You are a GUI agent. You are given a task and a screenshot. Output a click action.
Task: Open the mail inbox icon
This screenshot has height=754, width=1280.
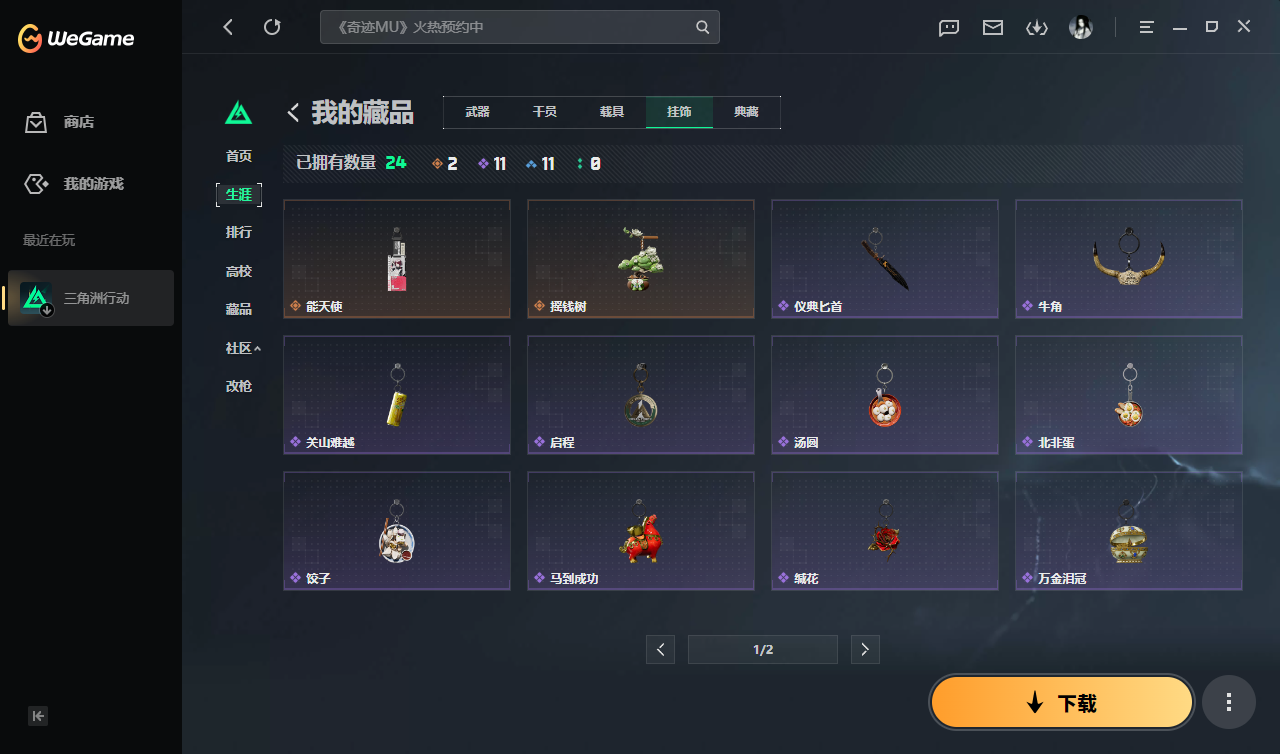pos(992,27)
